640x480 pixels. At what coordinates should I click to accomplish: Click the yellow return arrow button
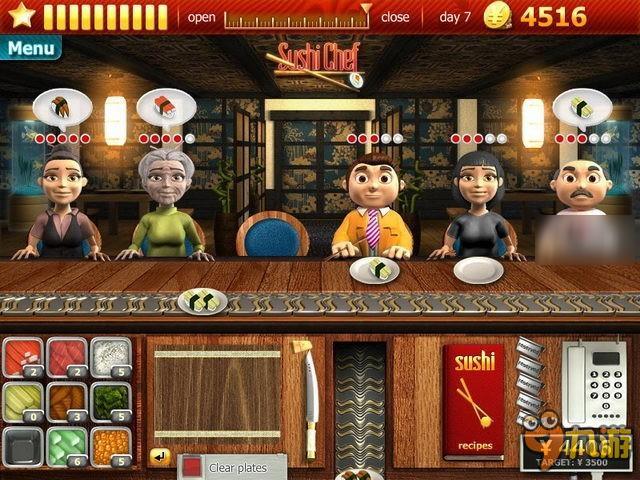159,457
